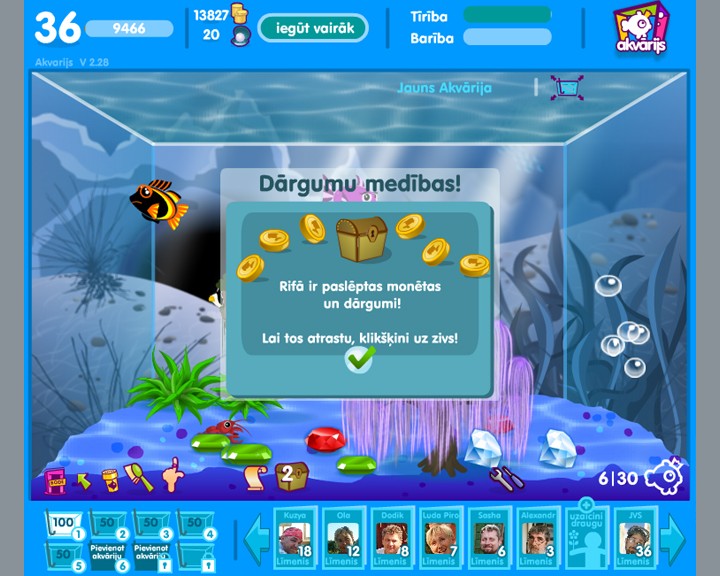The width and height of the screenshot is (720, 576).
Task: Select the green arrow cursor tool
Action: pyautogui.click(x=83, y=481)
